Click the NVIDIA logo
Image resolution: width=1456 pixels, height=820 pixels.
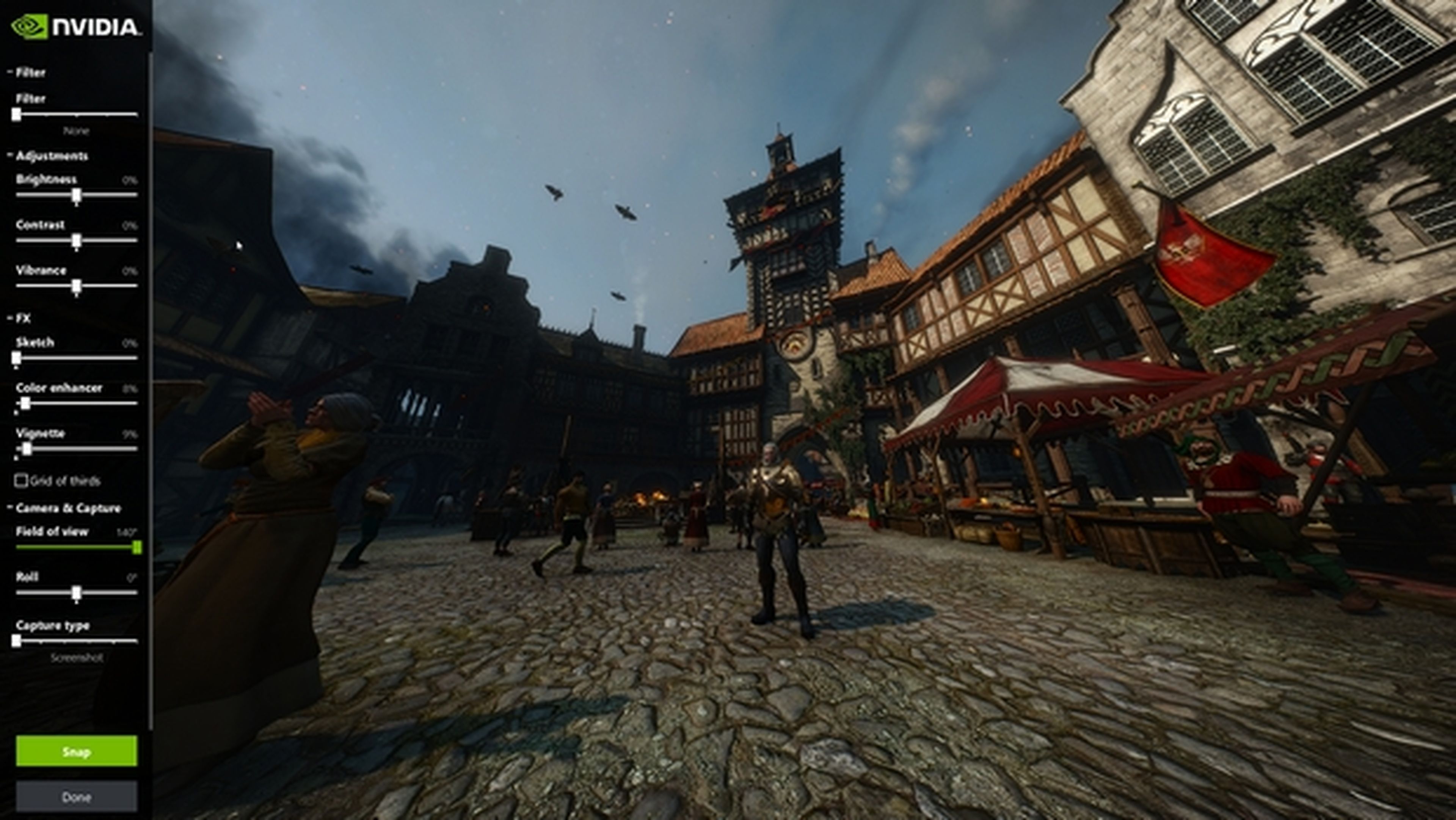pos(76,27)
